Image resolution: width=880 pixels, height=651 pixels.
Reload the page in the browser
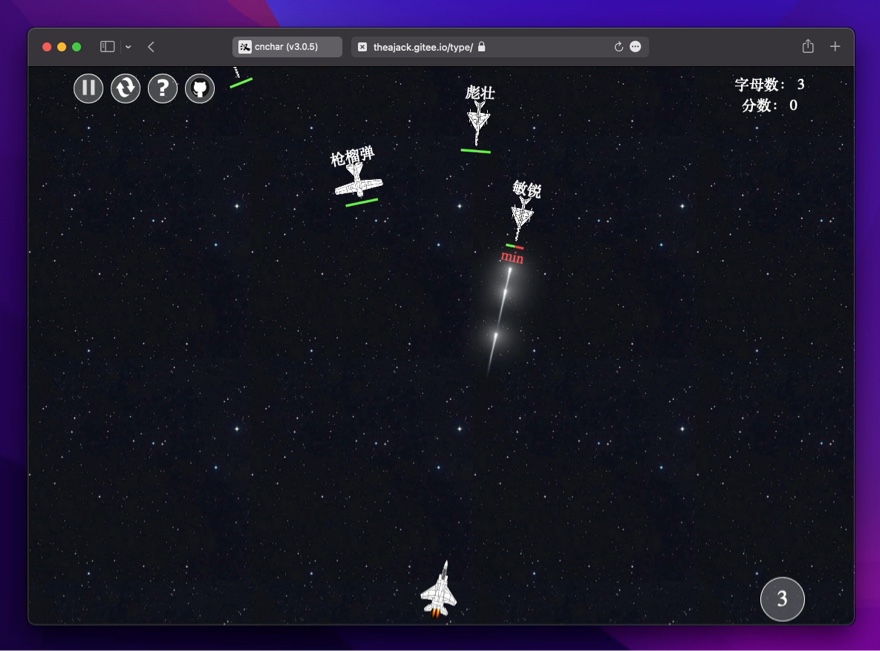click(618, 47)
